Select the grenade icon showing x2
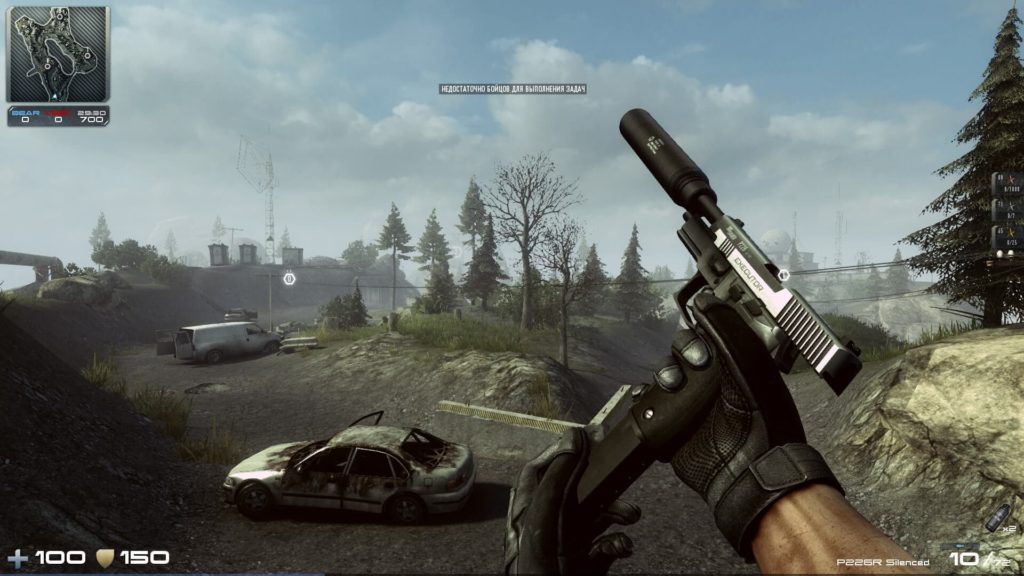1024x576 pixels. tap(997, 517)
